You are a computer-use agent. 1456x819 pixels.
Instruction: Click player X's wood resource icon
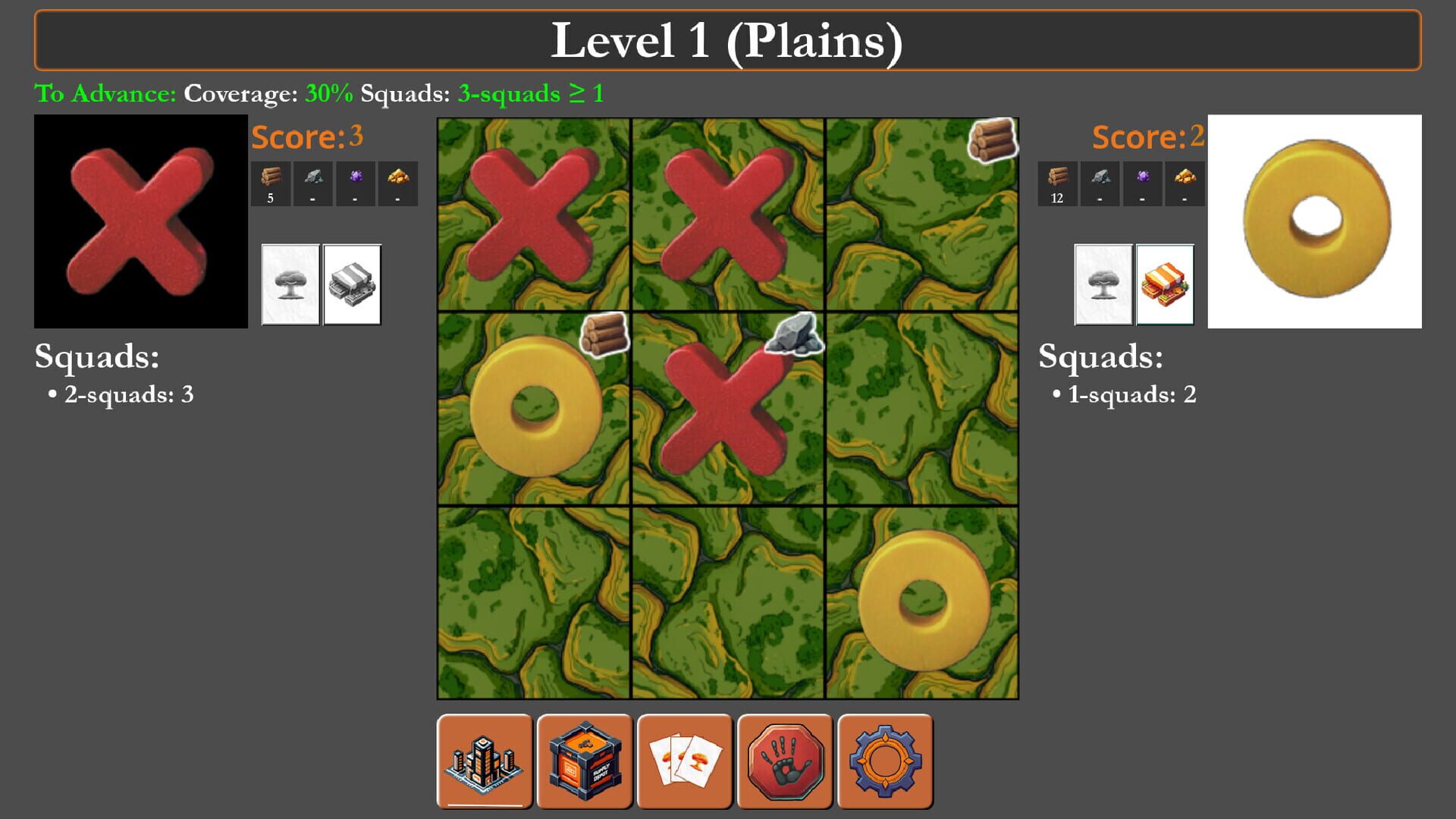271,176
